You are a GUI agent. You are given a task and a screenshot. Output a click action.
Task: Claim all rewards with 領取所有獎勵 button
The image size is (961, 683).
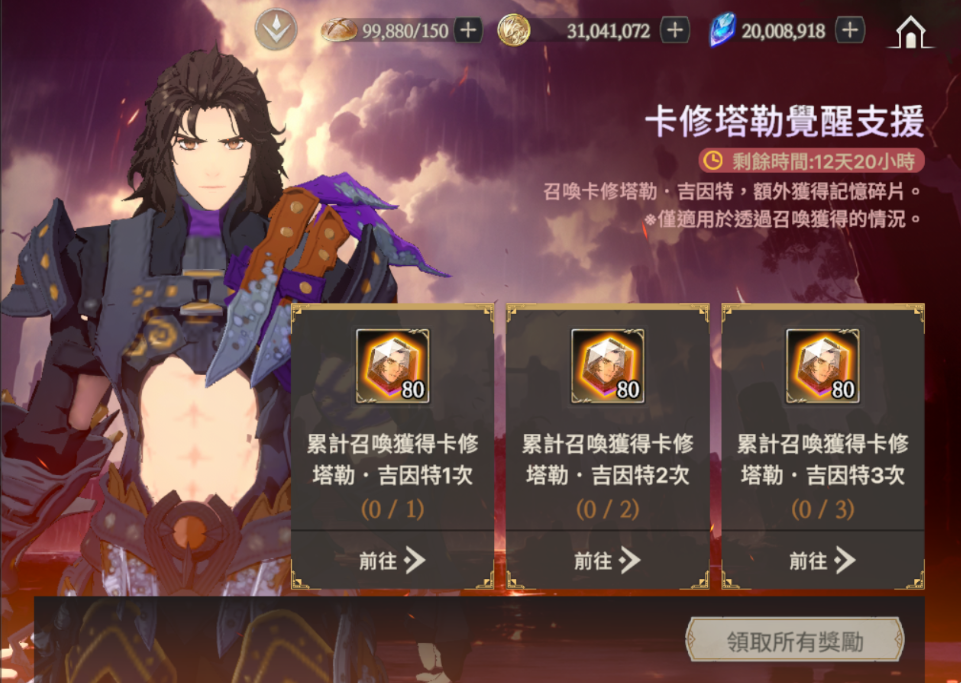(x=794, y=641)
